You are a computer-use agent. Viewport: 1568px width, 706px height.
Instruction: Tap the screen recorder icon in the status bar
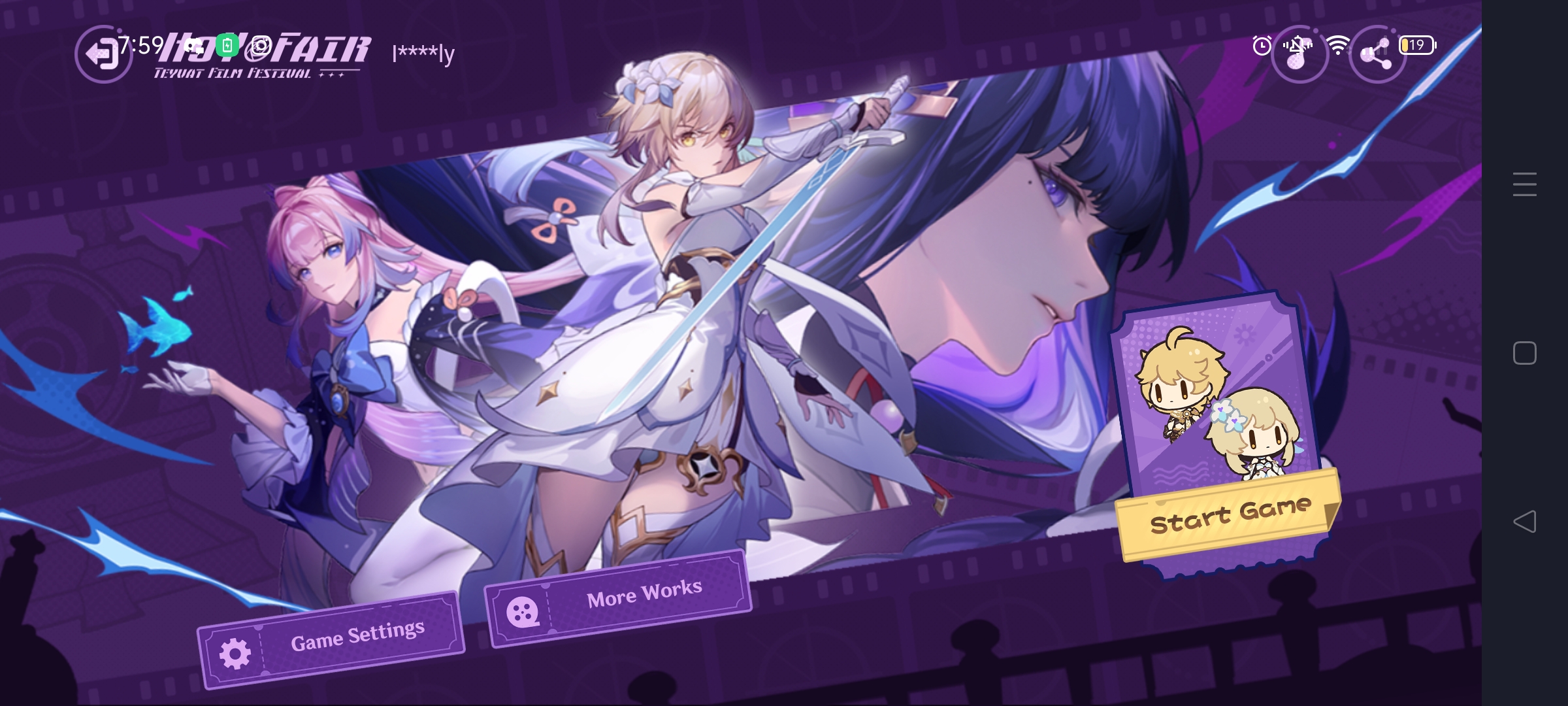tap(261, 45)
